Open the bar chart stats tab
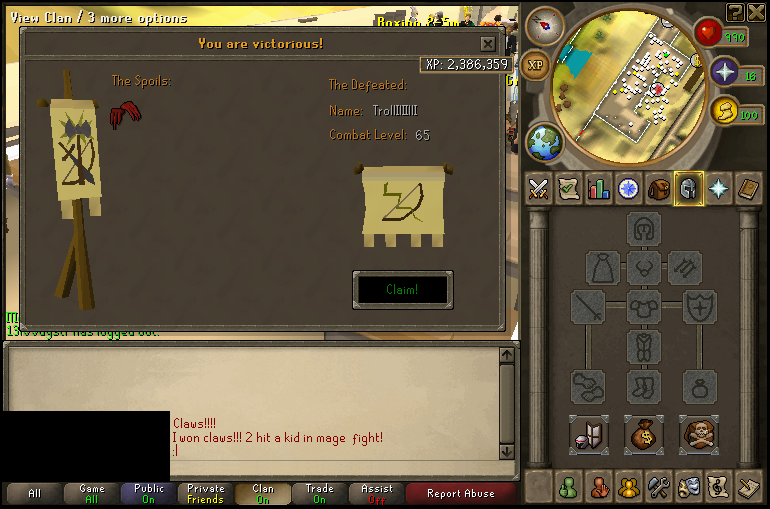Viewport: 770px width, 509px height. pos(599,188)
